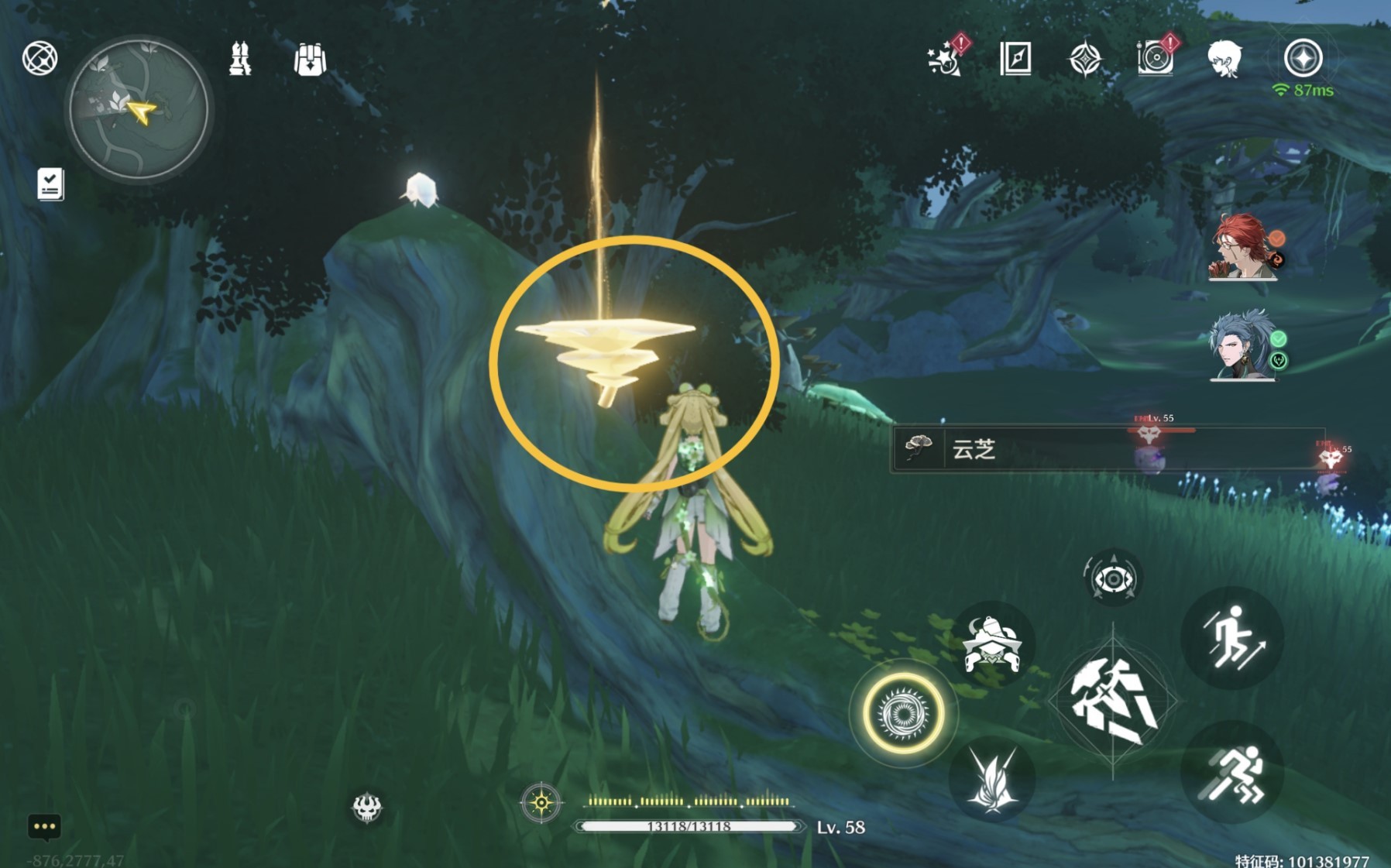Open the chess pieces menu icon
The width and height of the screenshot is (1391, 868).
(x=240, y=59)
